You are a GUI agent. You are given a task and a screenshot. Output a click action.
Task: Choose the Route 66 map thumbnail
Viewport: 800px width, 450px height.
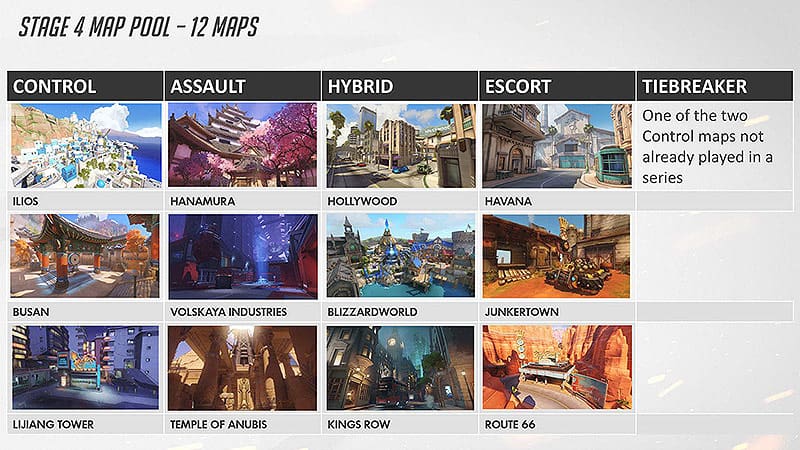[x=556, y=368]
